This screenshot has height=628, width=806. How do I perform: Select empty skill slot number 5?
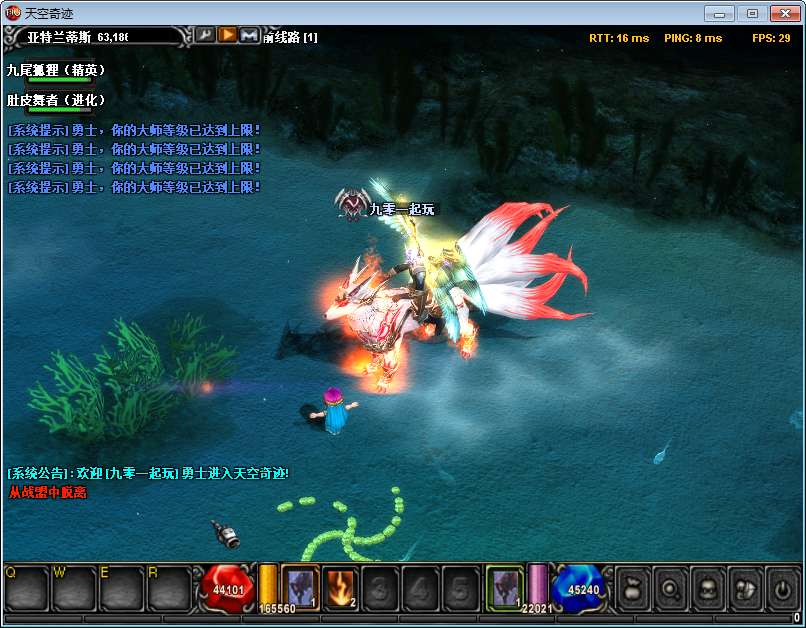(460, 588)
